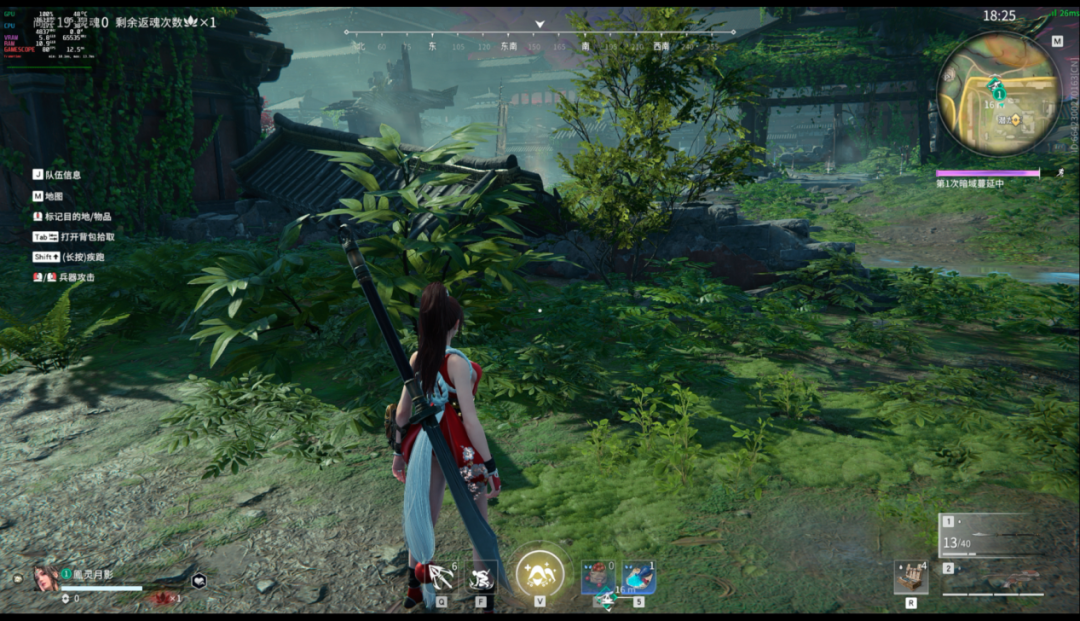
Task: Click the speaker icon beside the portrait
Action: 18,578
